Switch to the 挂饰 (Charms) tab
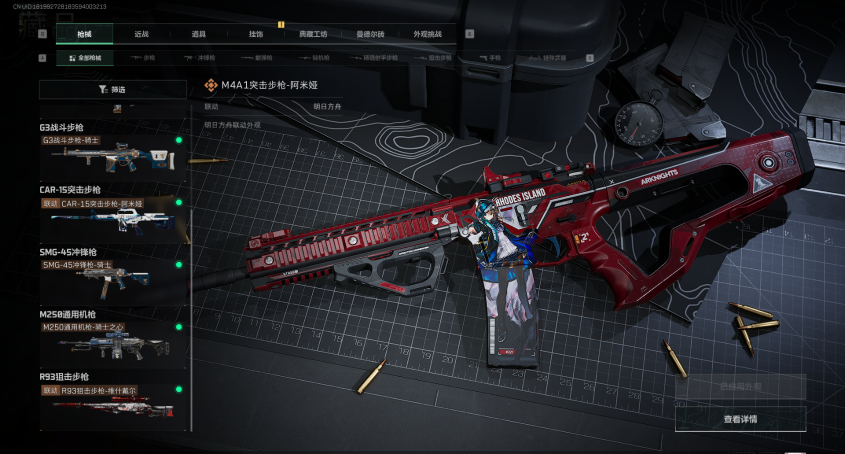Screen dimensions: 845x454 point(256,34)
